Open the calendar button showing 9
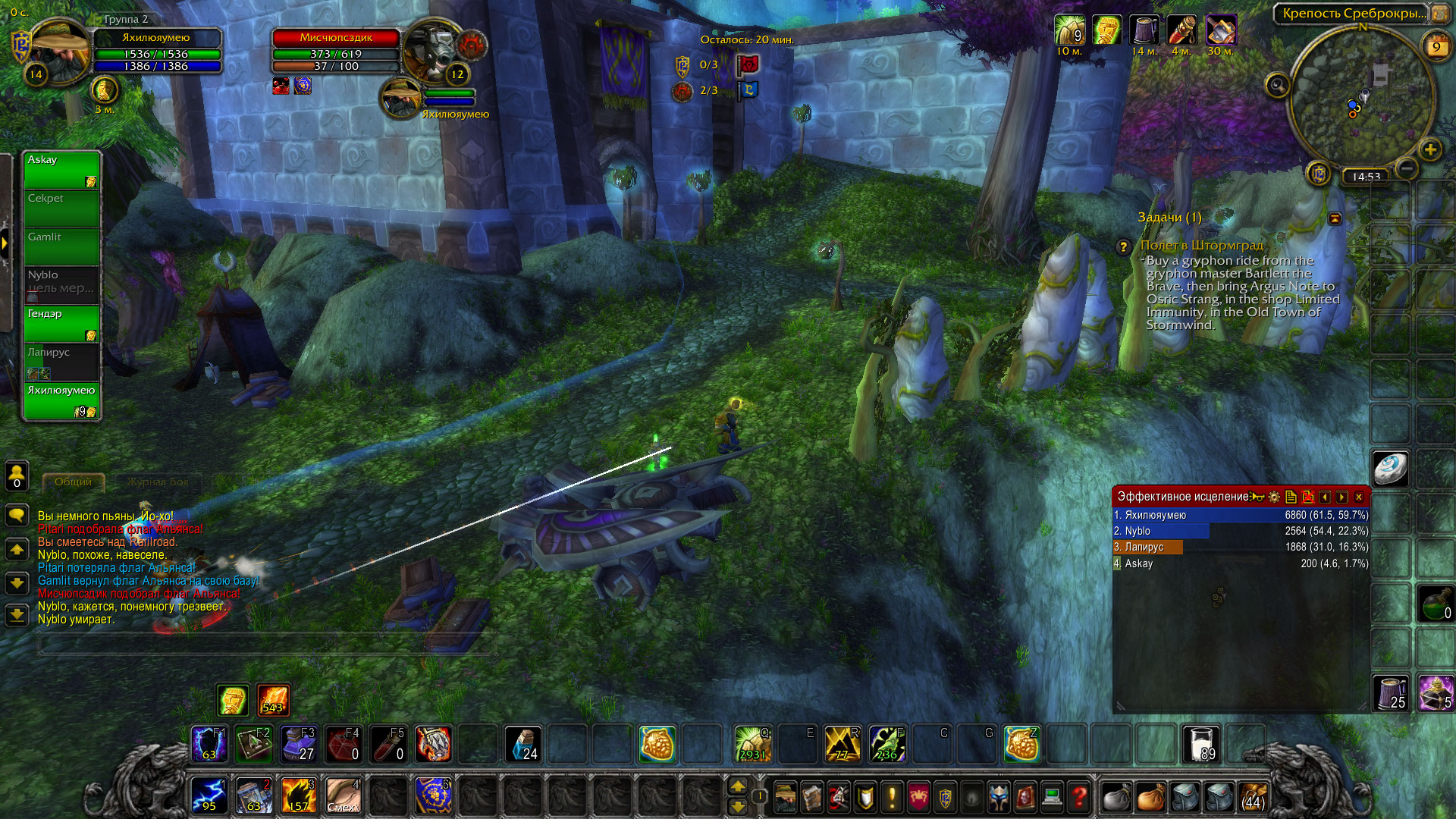Viewport: 1456px width, 819px height. click(x=1436, y=47)
